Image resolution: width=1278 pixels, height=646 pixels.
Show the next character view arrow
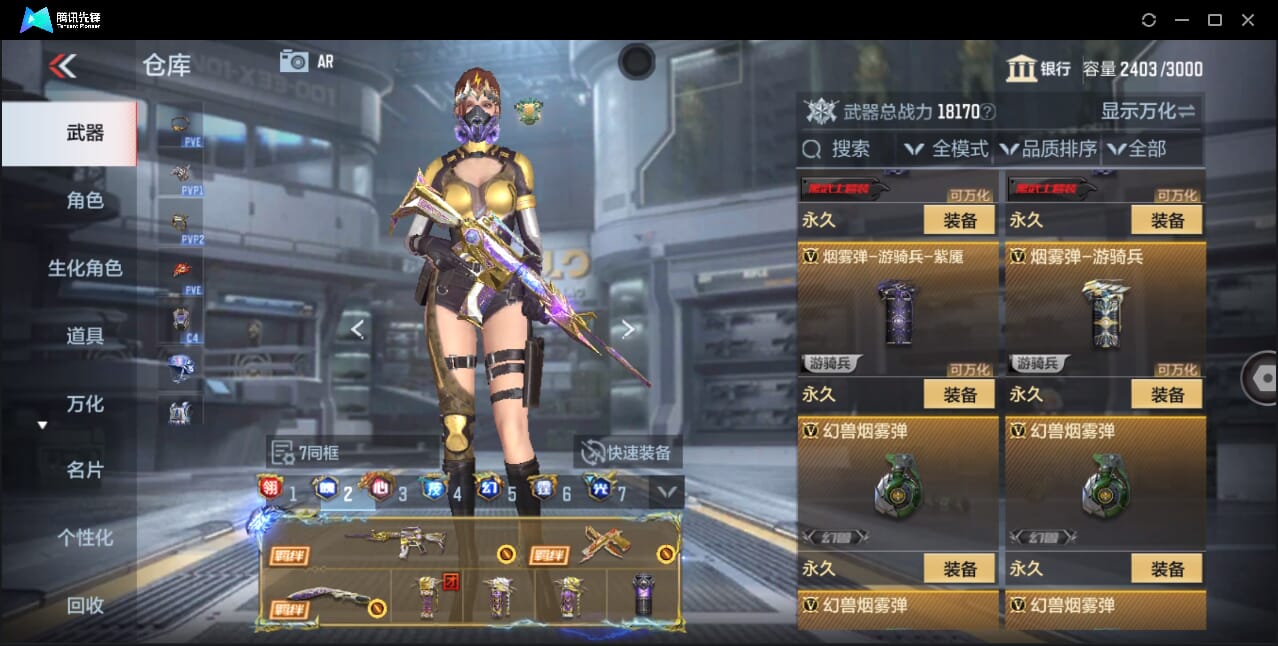628,329
